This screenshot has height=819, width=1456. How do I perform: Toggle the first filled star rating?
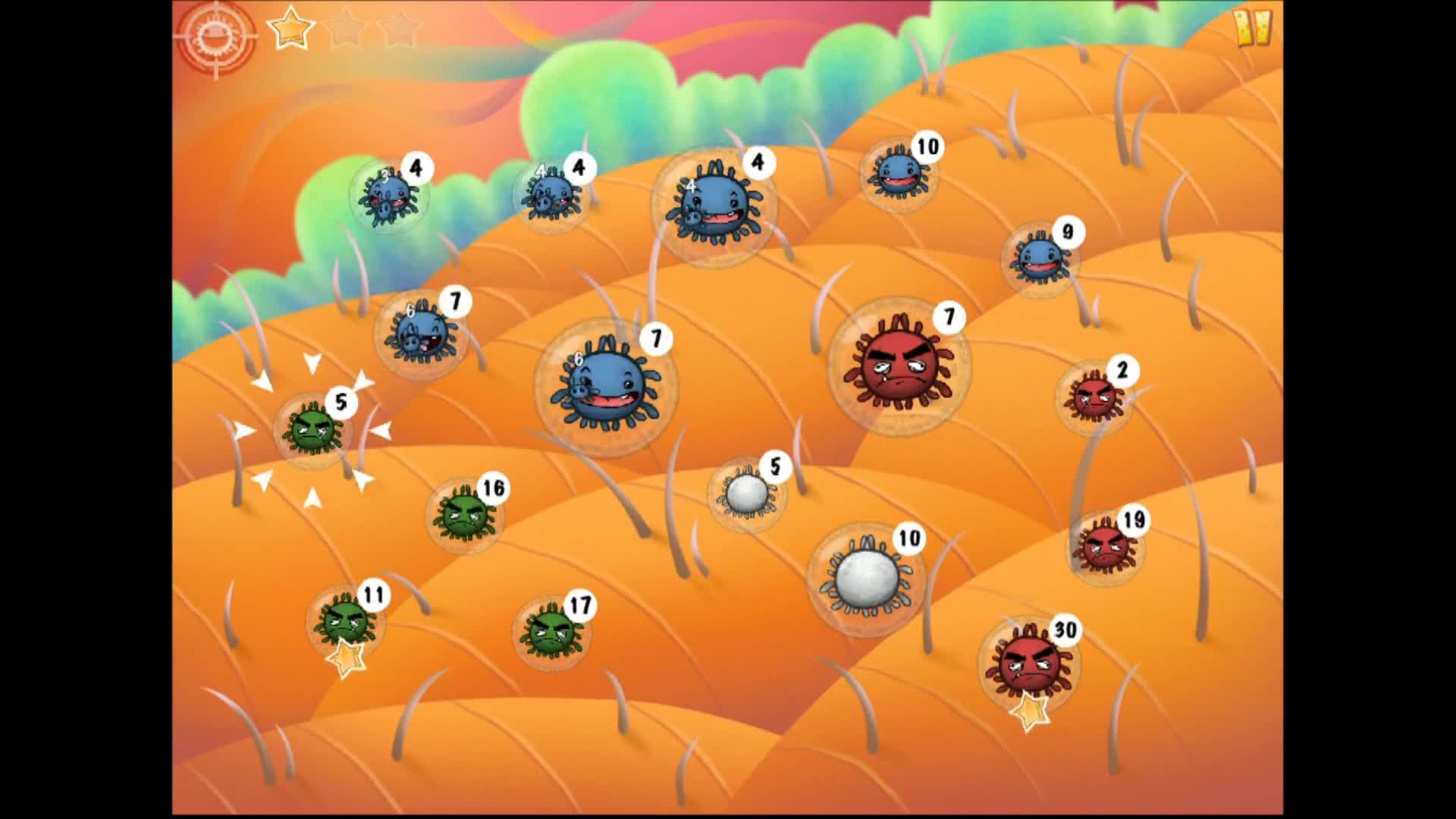point(292,29)
